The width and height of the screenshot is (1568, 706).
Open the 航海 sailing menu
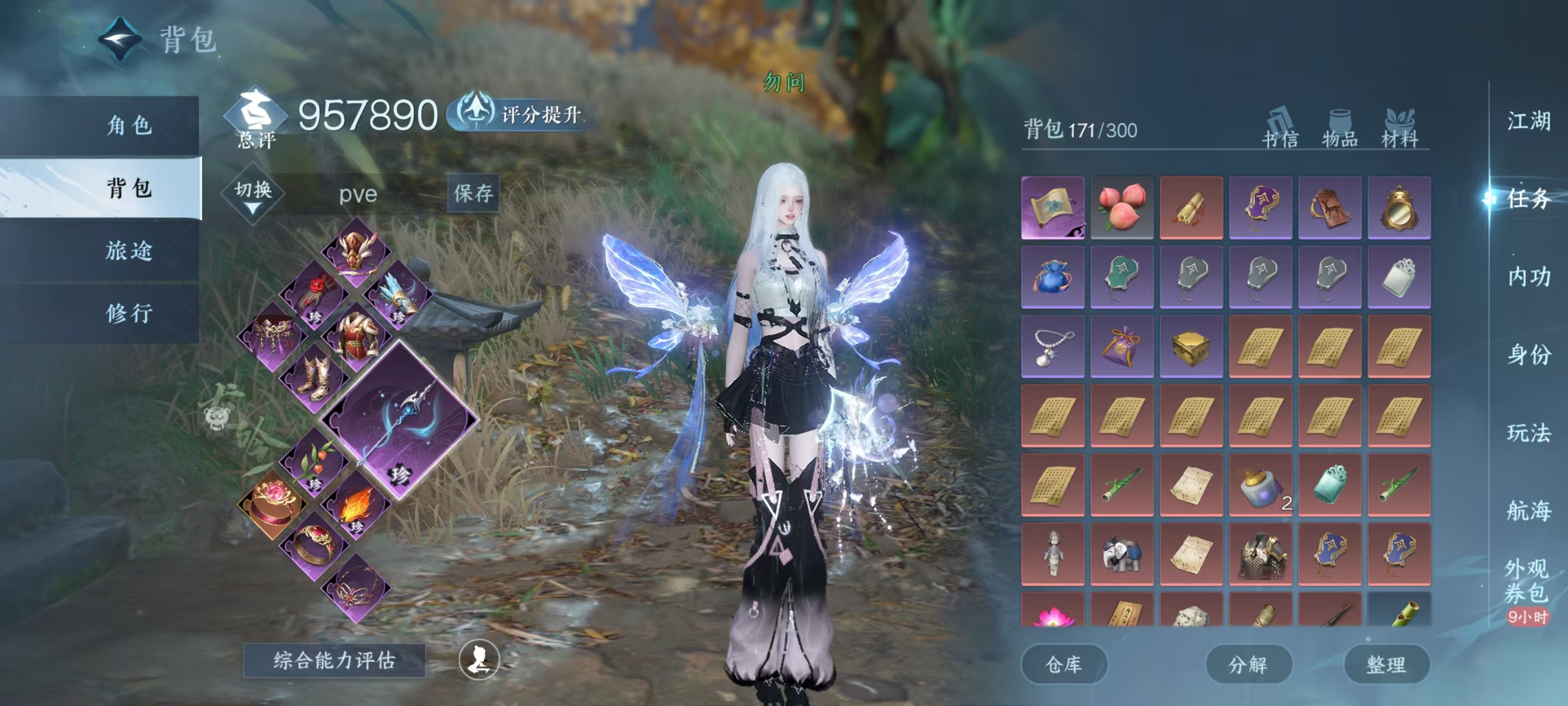(x=1528, y=510)
